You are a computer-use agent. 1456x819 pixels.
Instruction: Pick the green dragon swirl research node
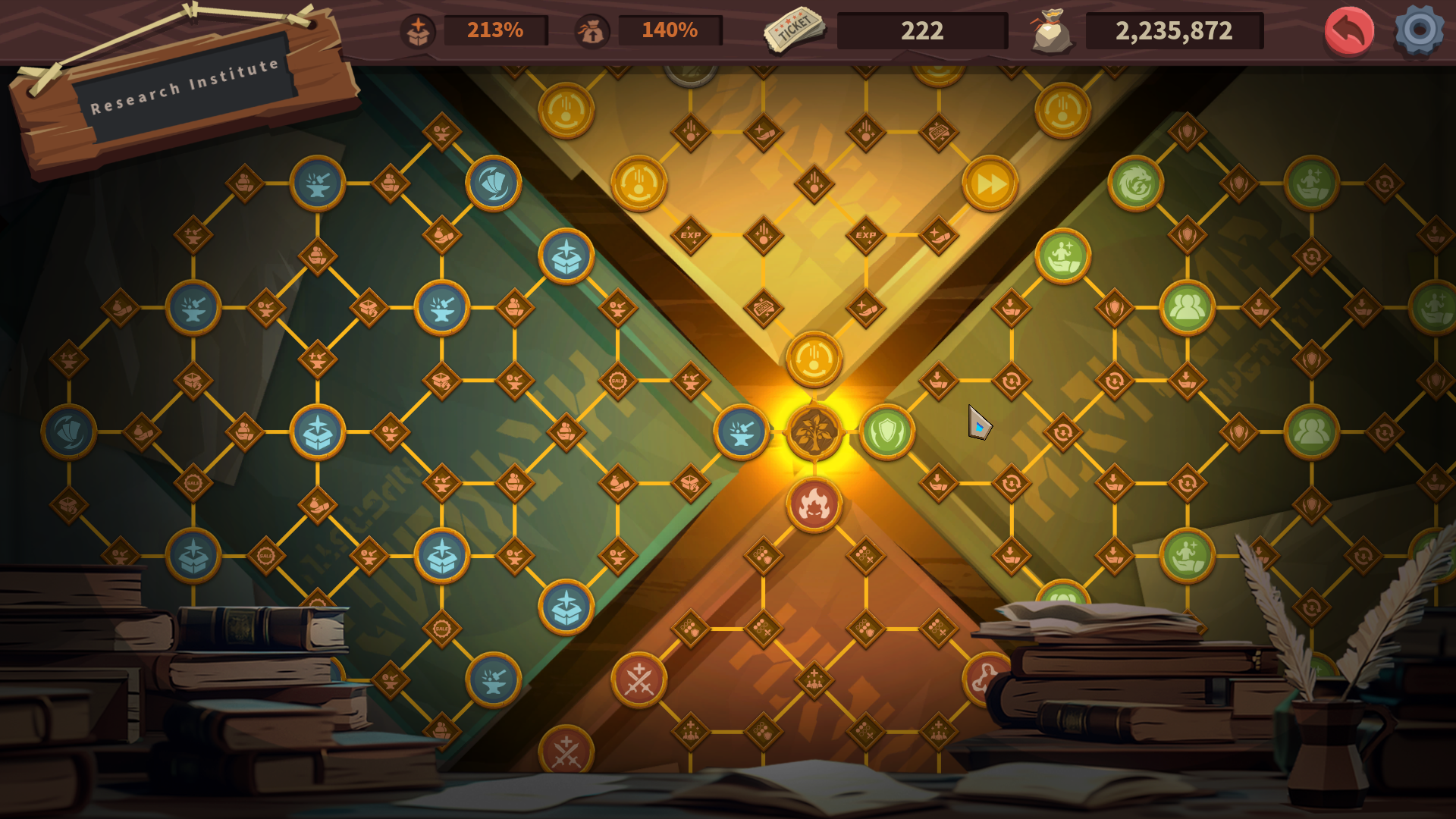[1135, 184]
